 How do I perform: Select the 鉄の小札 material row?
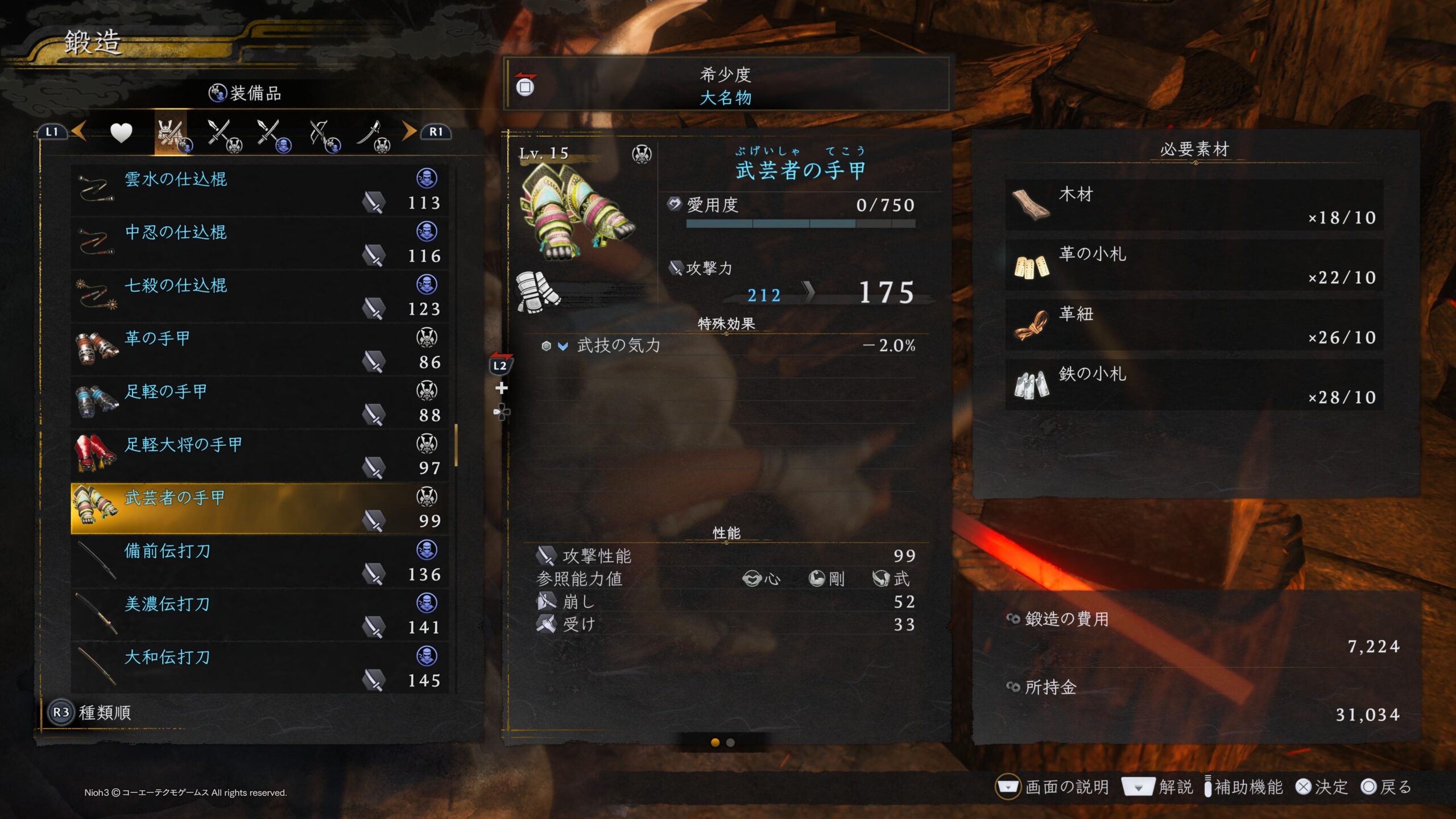click(x=1194, y=385)
